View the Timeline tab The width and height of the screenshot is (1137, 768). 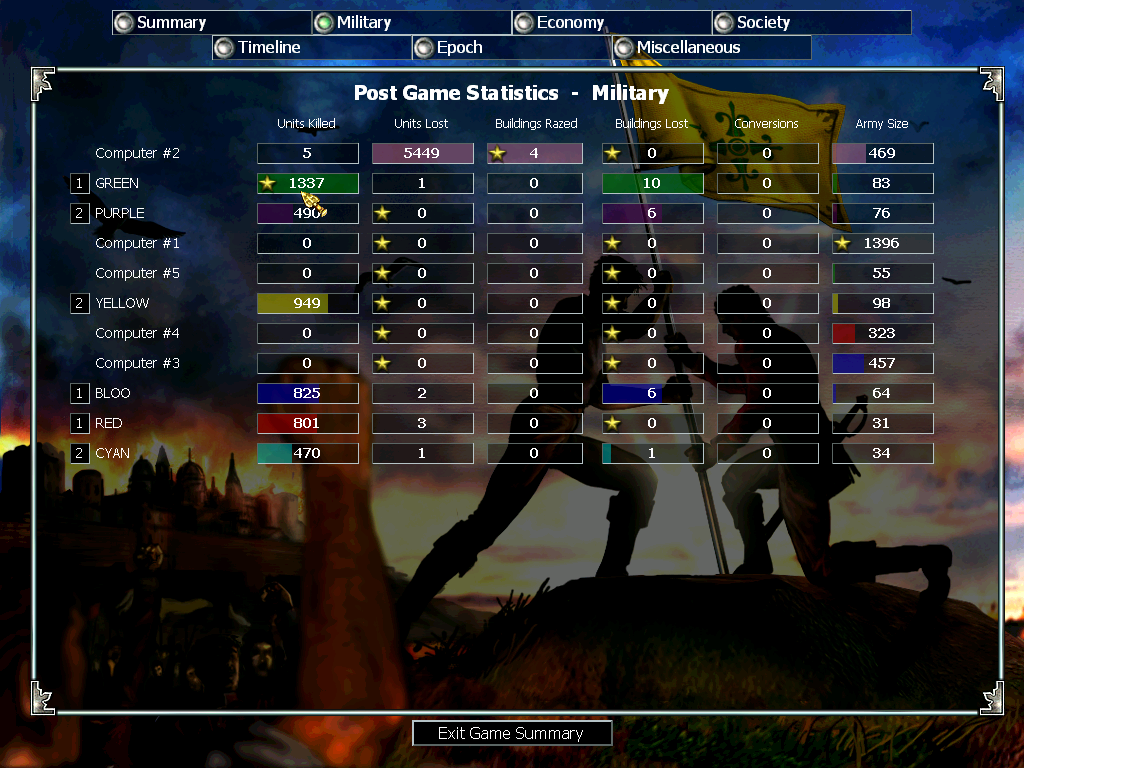tap(311, 48)
